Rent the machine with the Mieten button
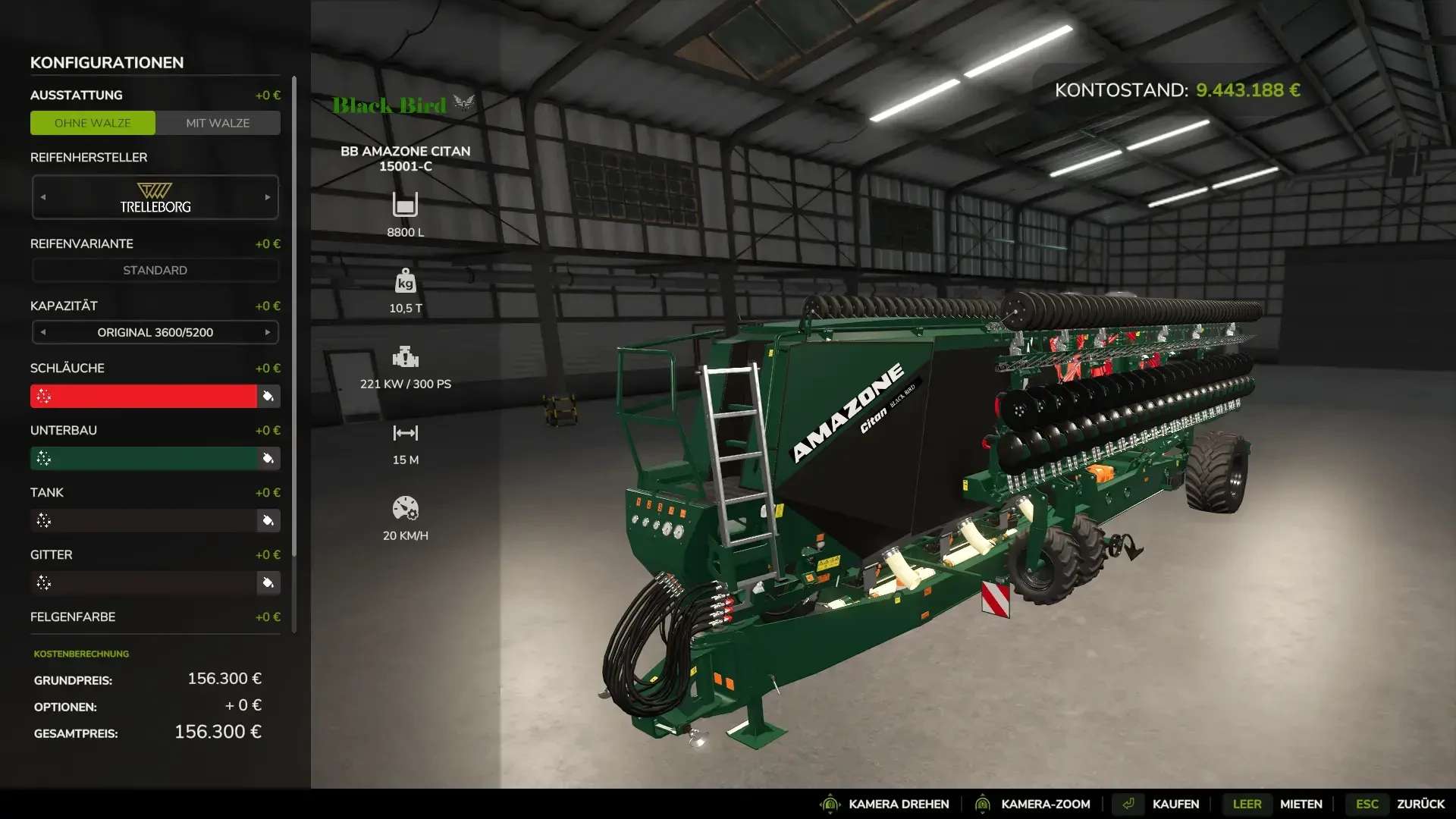 pyautogui.click(x=1301, y=804)
